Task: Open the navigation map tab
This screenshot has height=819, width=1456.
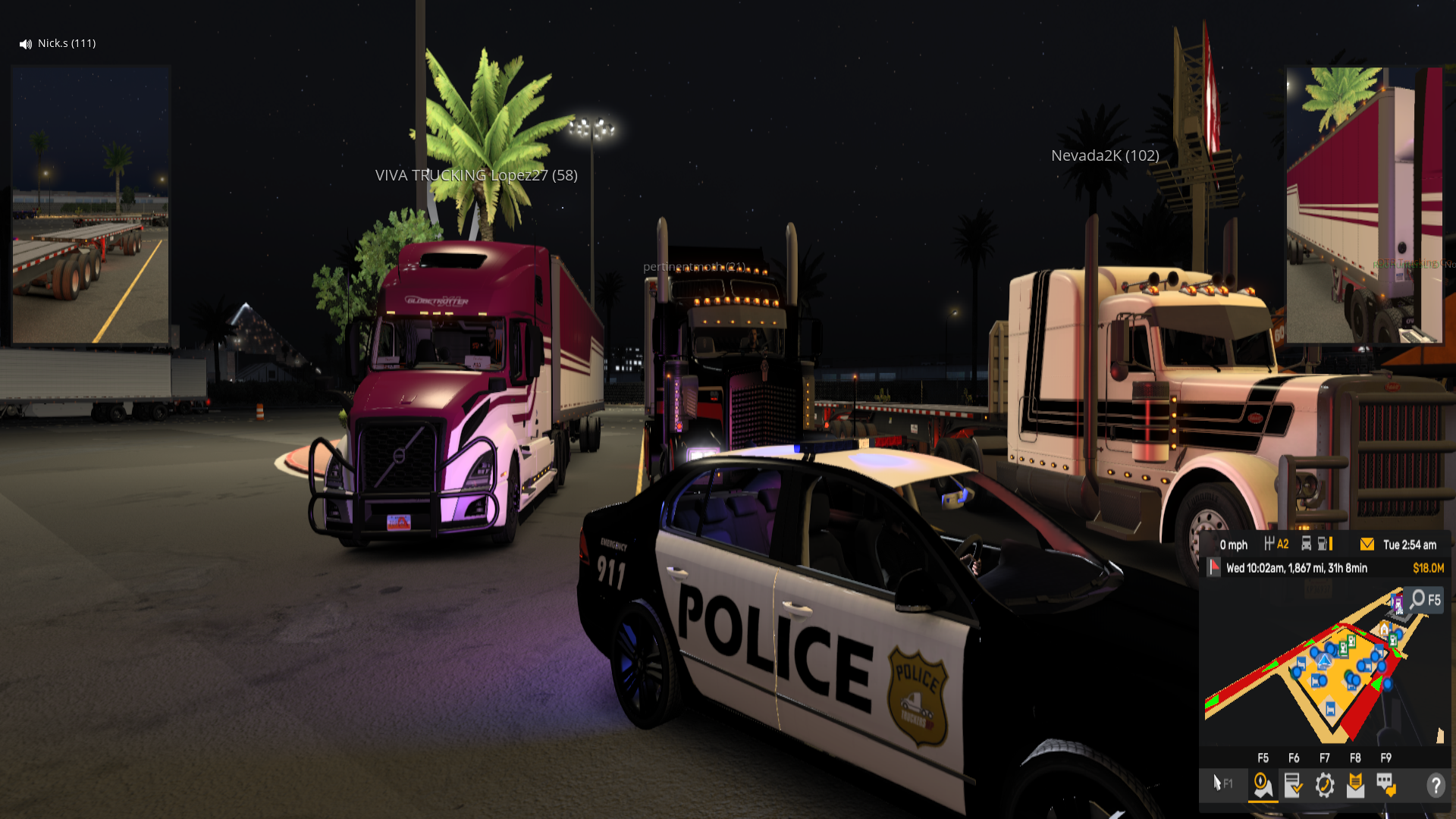Action: click(1263, 785)
